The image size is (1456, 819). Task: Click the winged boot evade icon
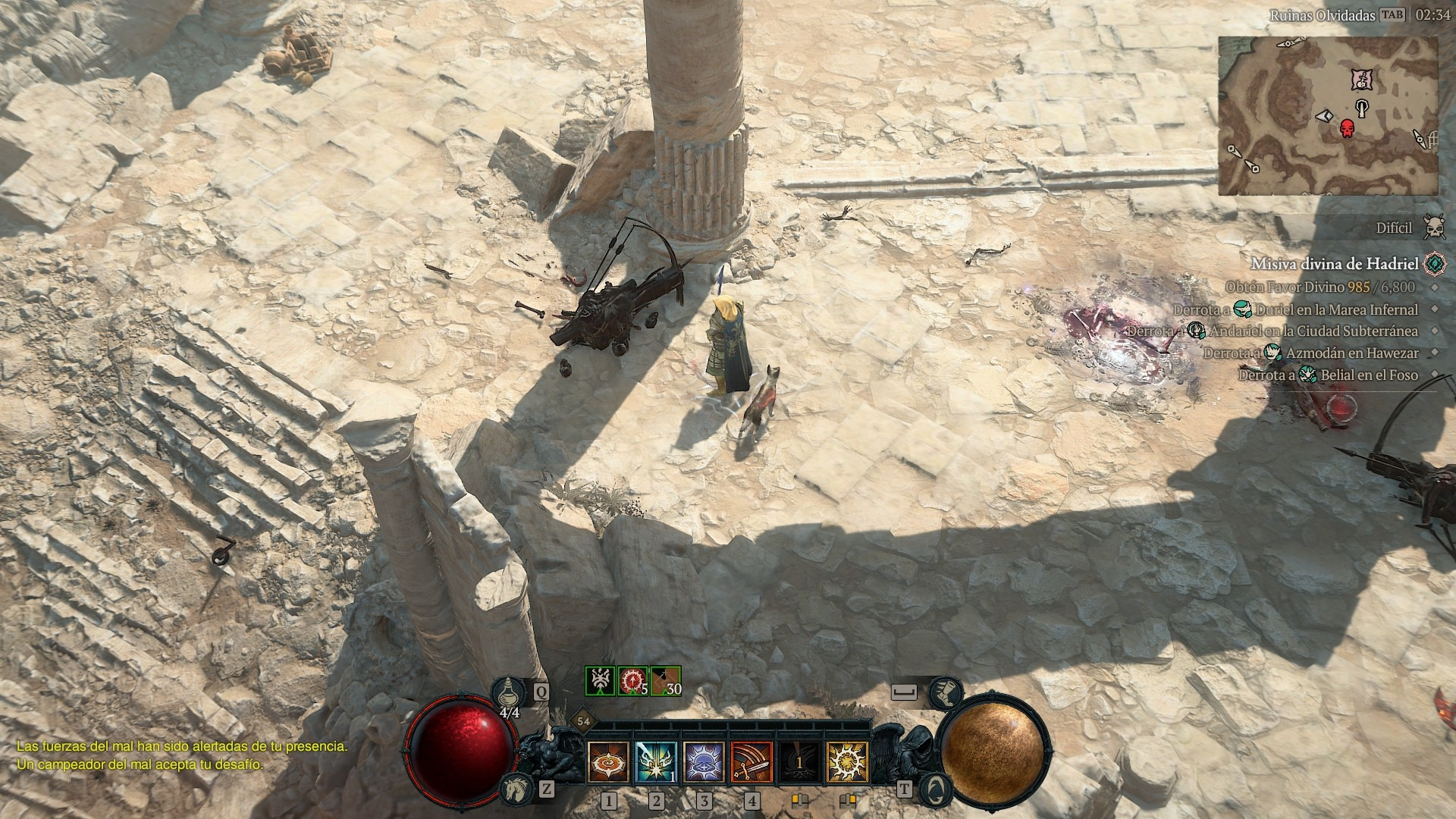[946, 692]
